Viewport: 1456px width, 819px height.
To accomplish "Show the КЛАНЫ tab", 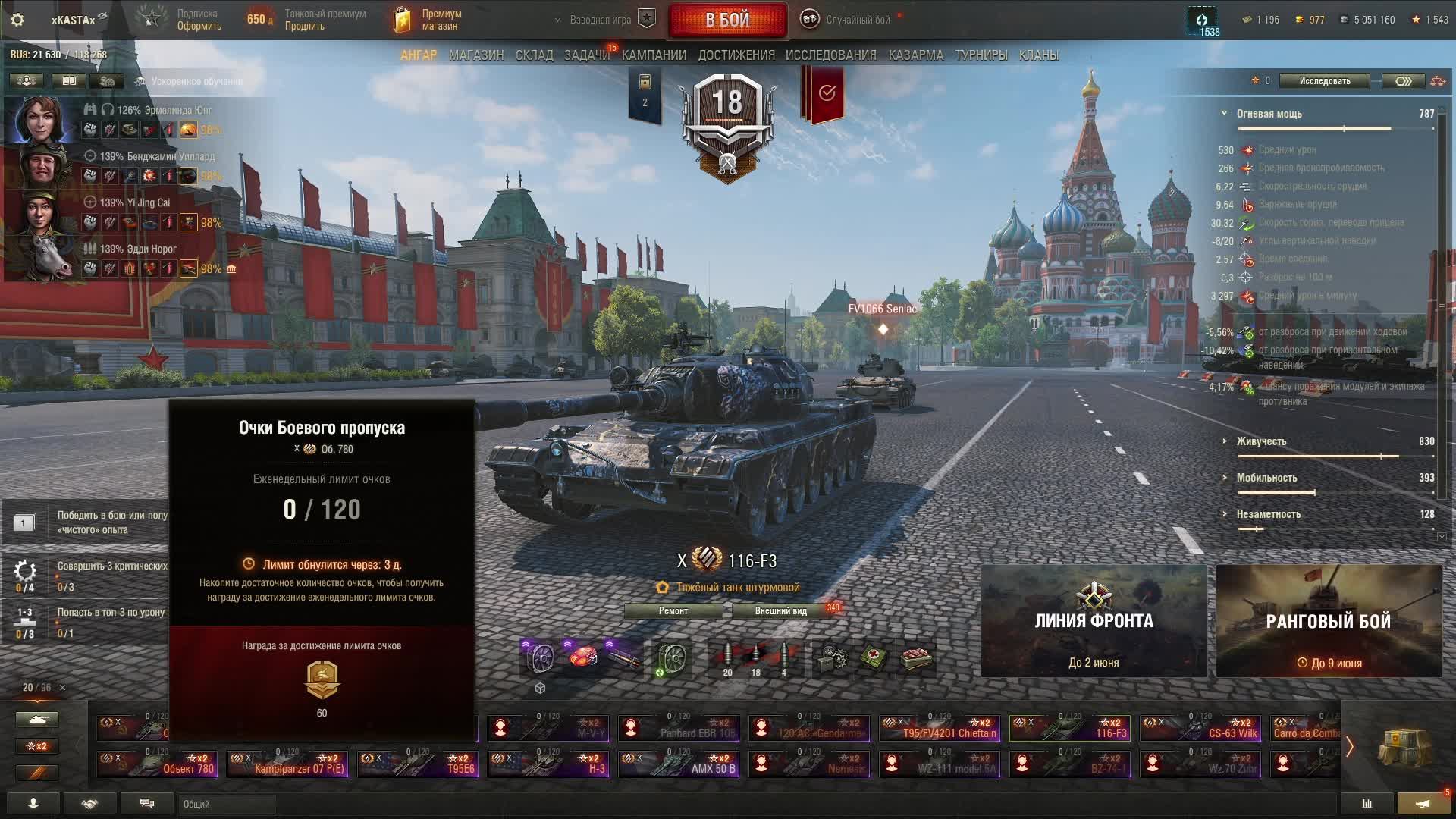I will tap(1039, 55).
